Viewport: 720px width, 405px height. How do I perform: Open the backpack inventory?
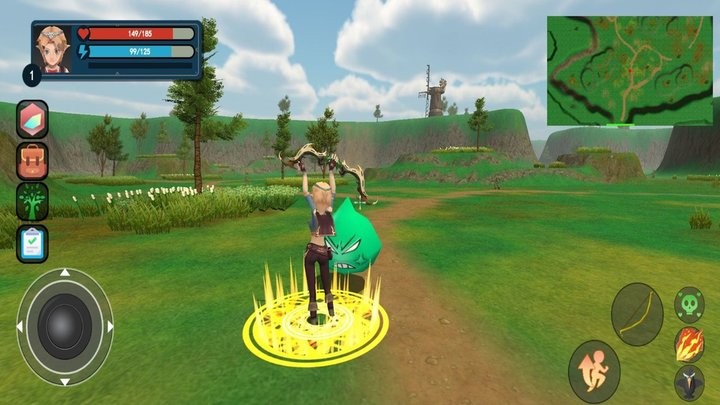tap(32, 160)
